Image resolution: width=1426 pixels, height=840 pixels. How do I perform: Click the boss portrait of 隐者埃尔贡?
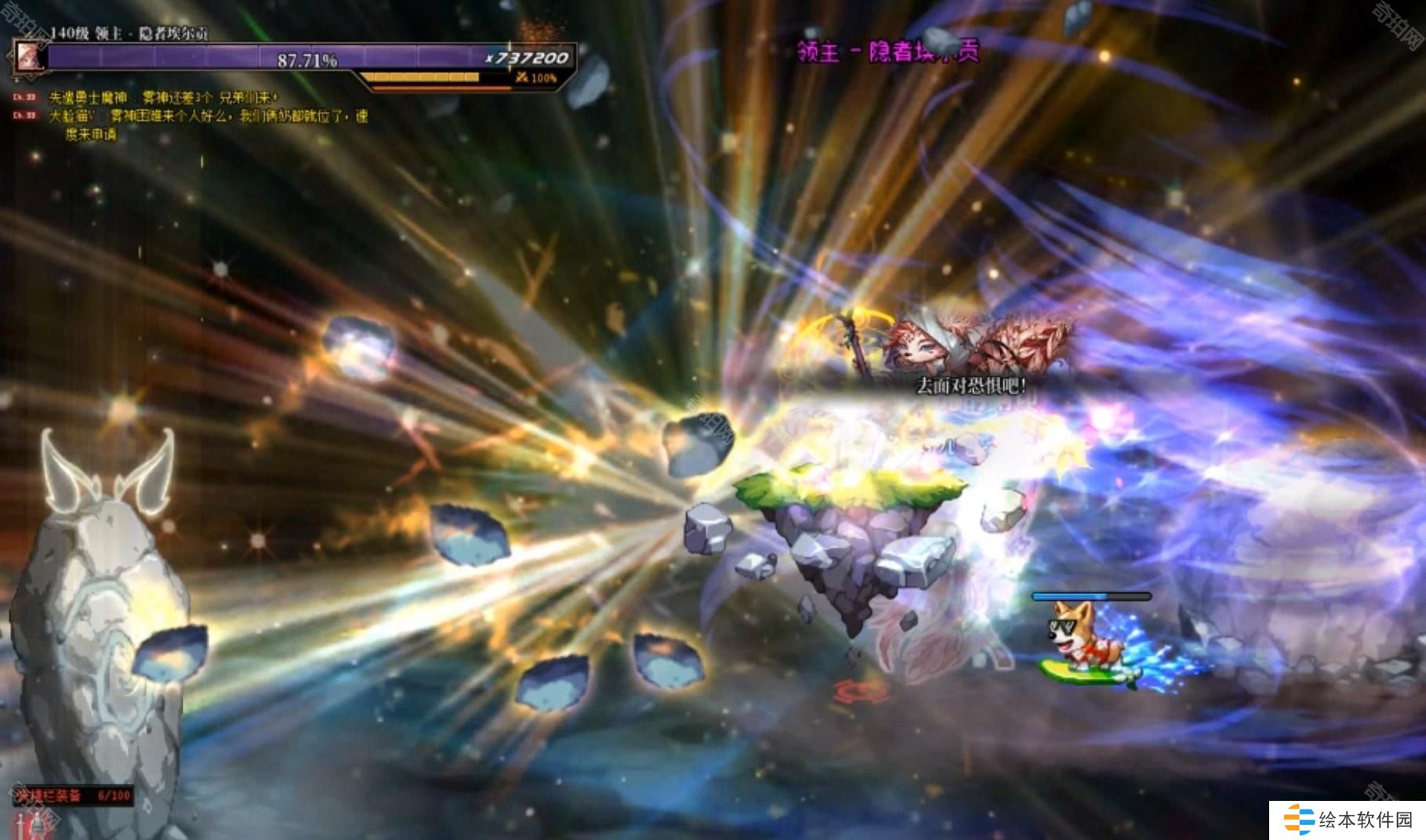(27, 57)
